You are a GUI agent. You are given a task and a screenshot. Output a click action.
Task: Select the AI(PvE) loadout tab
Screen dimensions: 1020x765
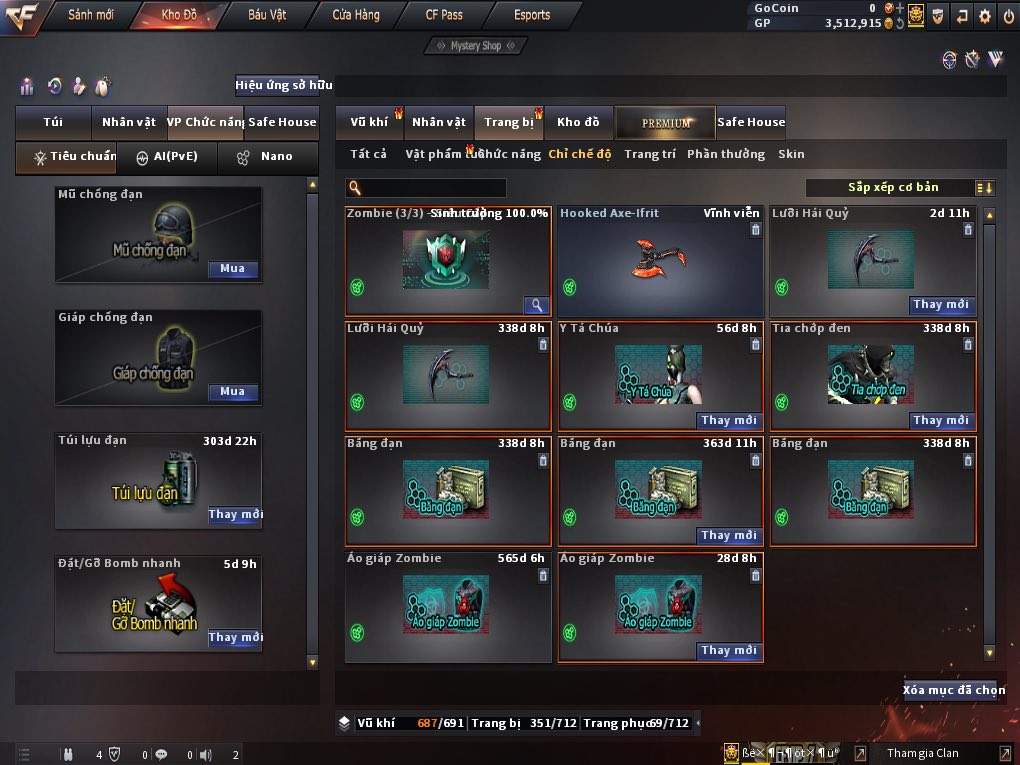coord(167,156)
